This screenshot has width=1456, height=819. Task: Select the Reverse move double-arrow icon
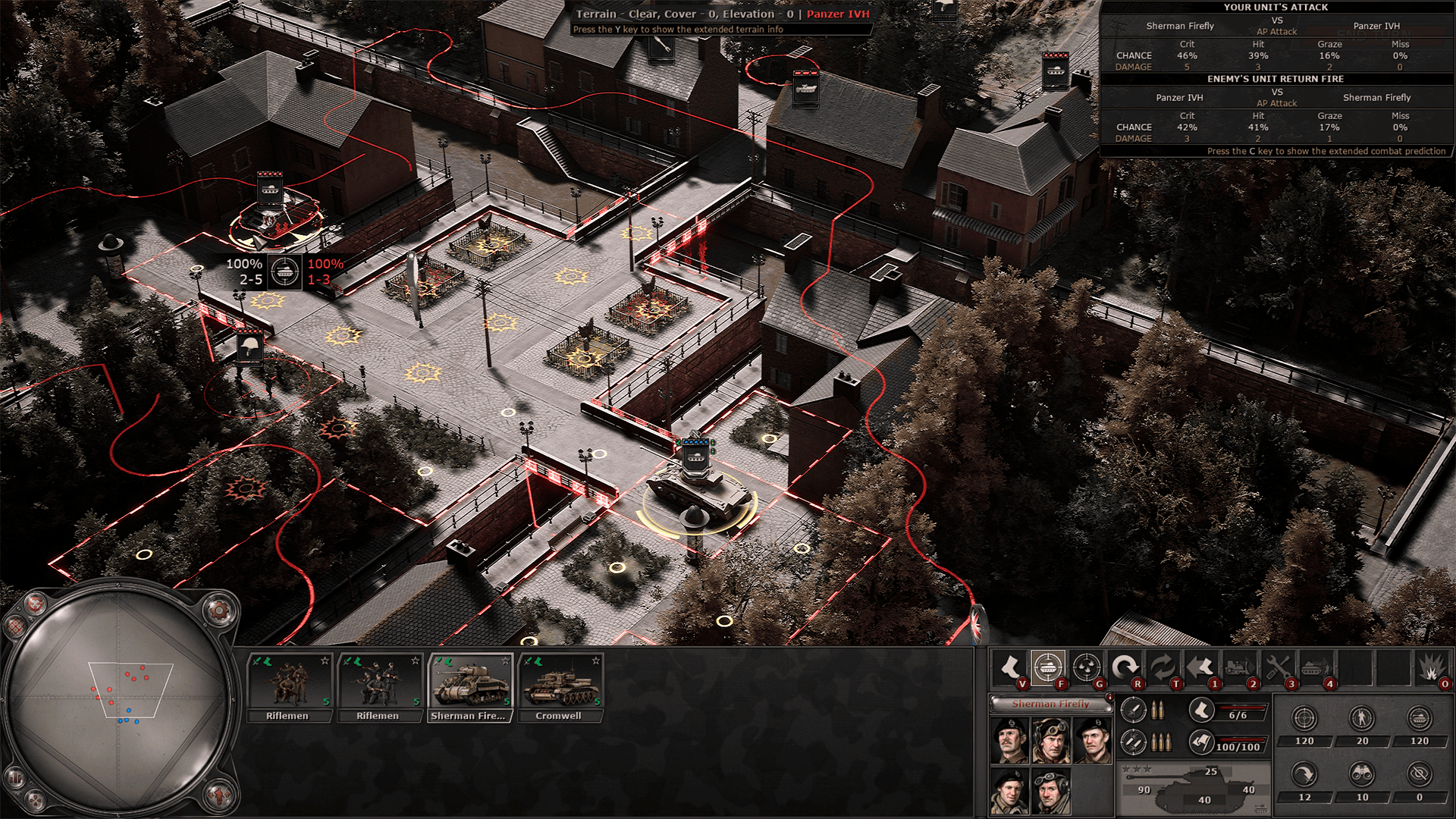[x=1163, y=666]
